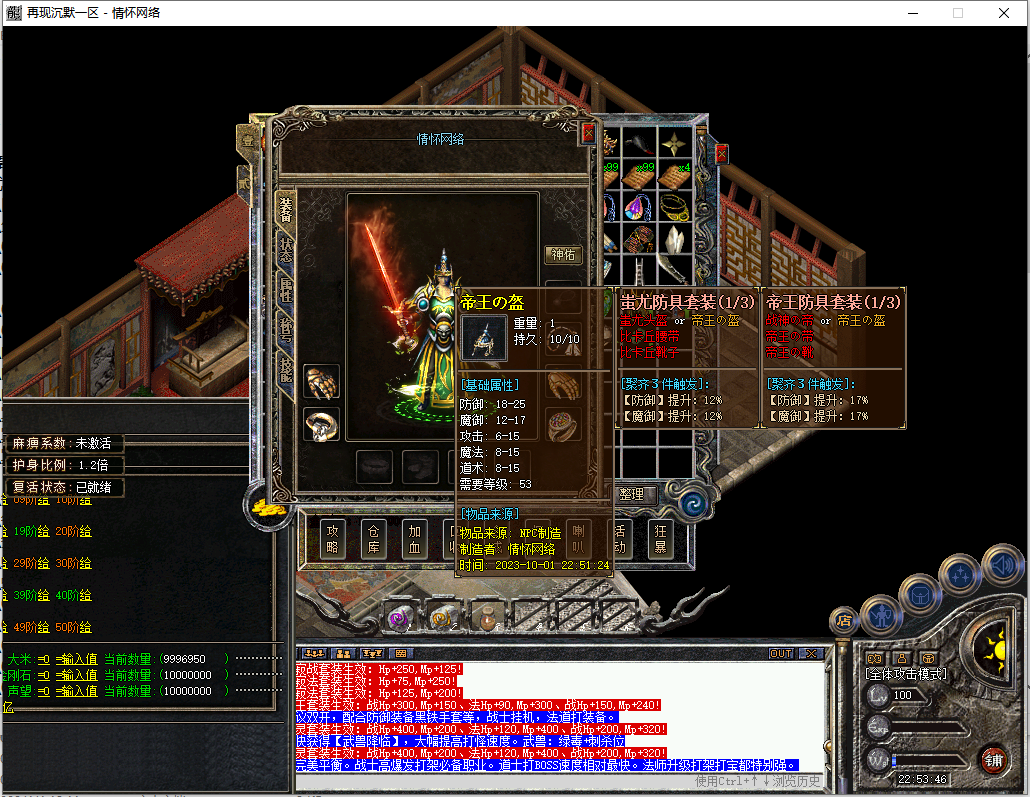The image size is (1030, 797).
Task: Click the OUT button on the chat panel
Action: coord(781,654)
